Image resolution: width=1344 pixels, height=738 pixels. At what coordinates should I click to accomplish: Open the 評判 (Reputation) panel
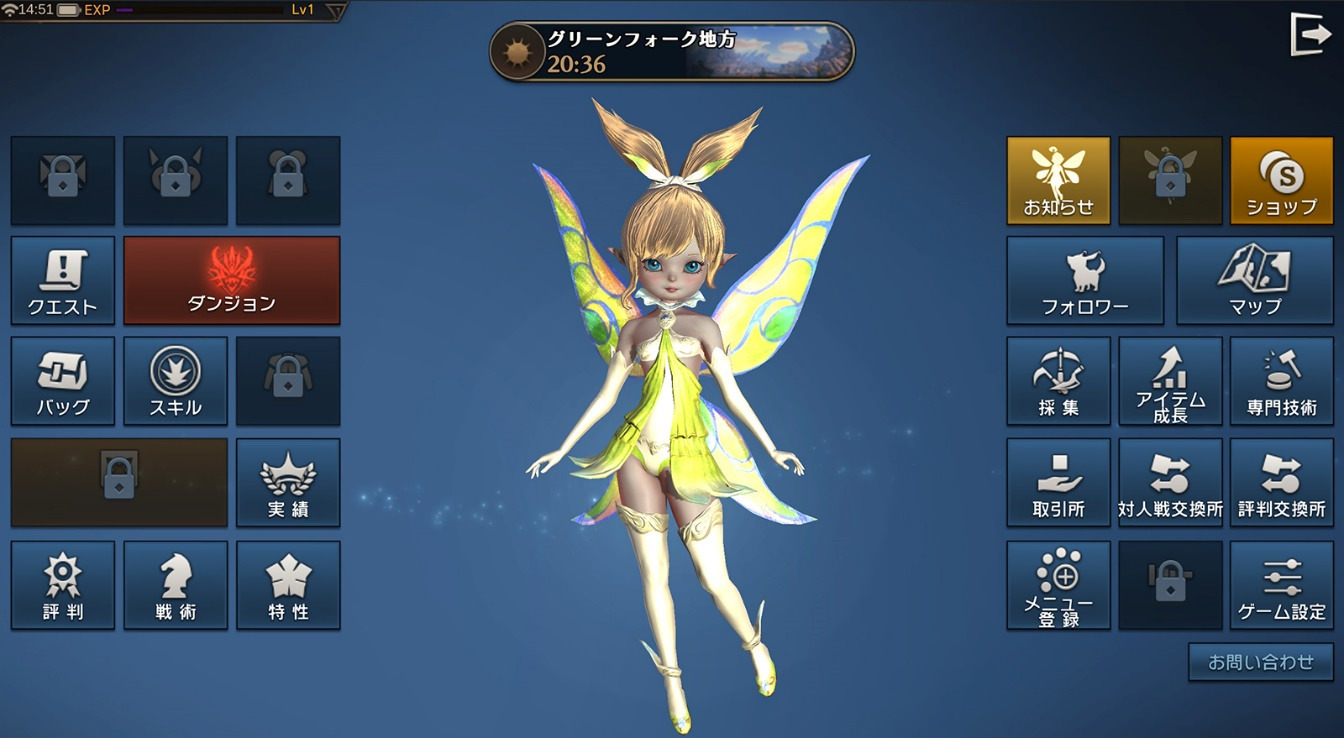[x=62, y=586]
